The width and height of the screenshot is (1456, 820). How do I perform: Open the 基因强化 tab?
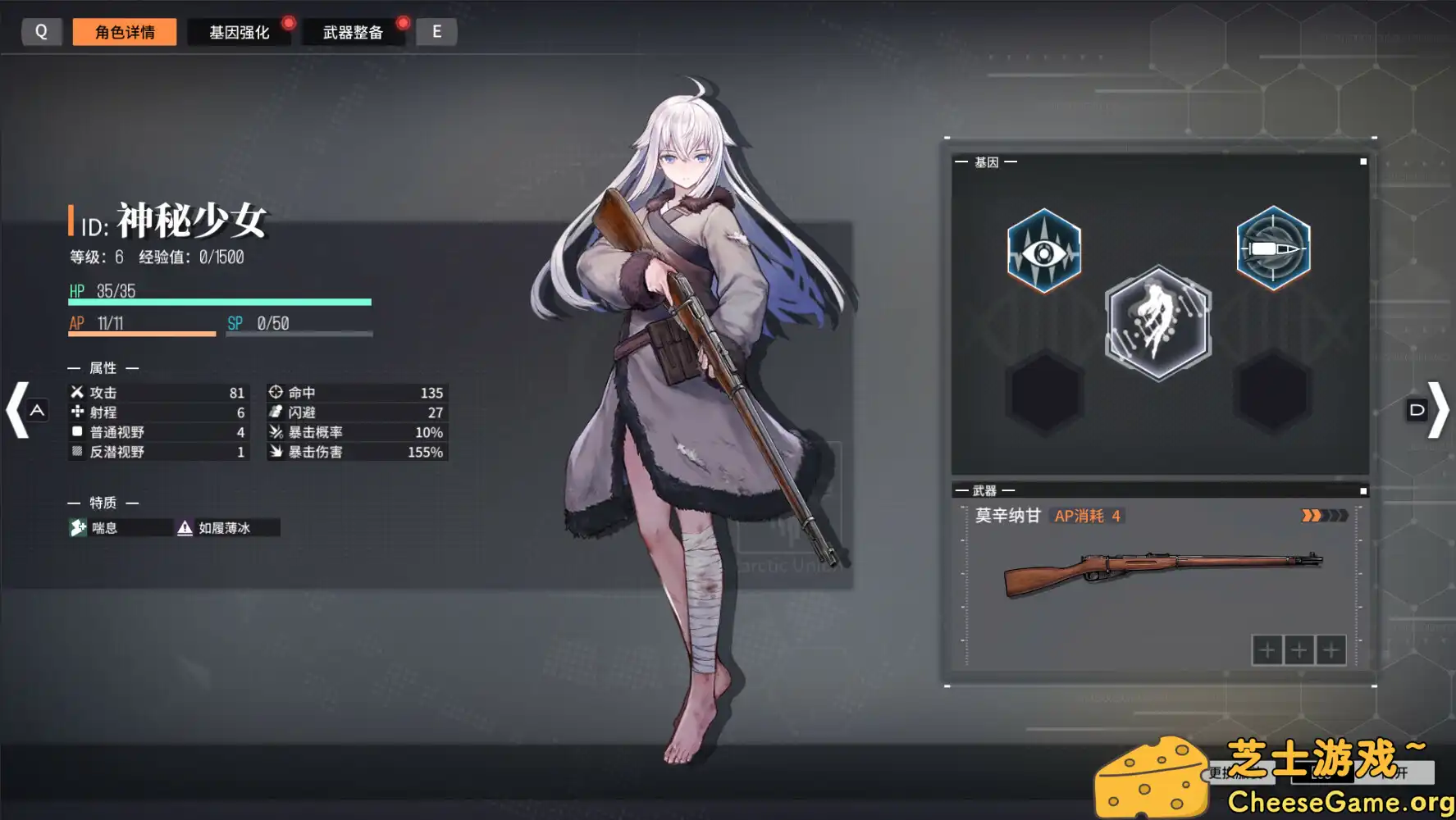tap(240, 32)
